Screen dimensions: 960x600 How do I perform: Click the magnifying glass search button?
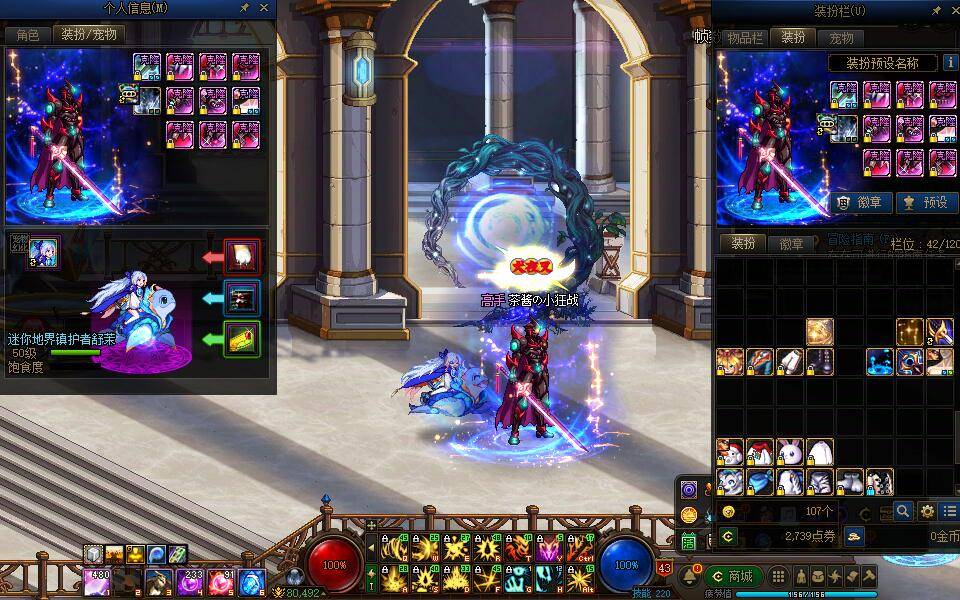pos(903,511)
